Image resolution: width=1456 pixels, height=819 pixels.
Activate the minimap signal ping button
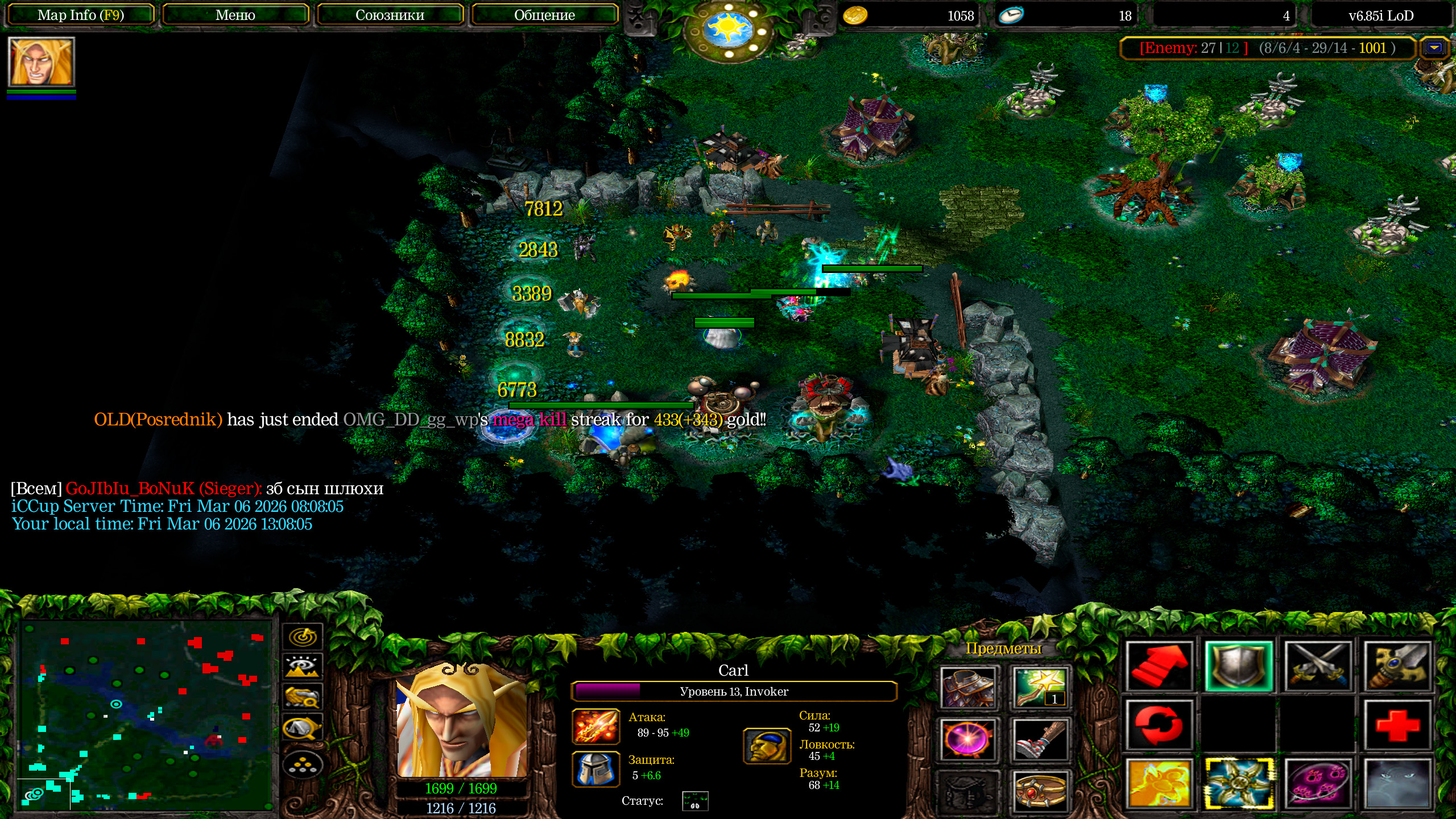[x=303, y=636]
